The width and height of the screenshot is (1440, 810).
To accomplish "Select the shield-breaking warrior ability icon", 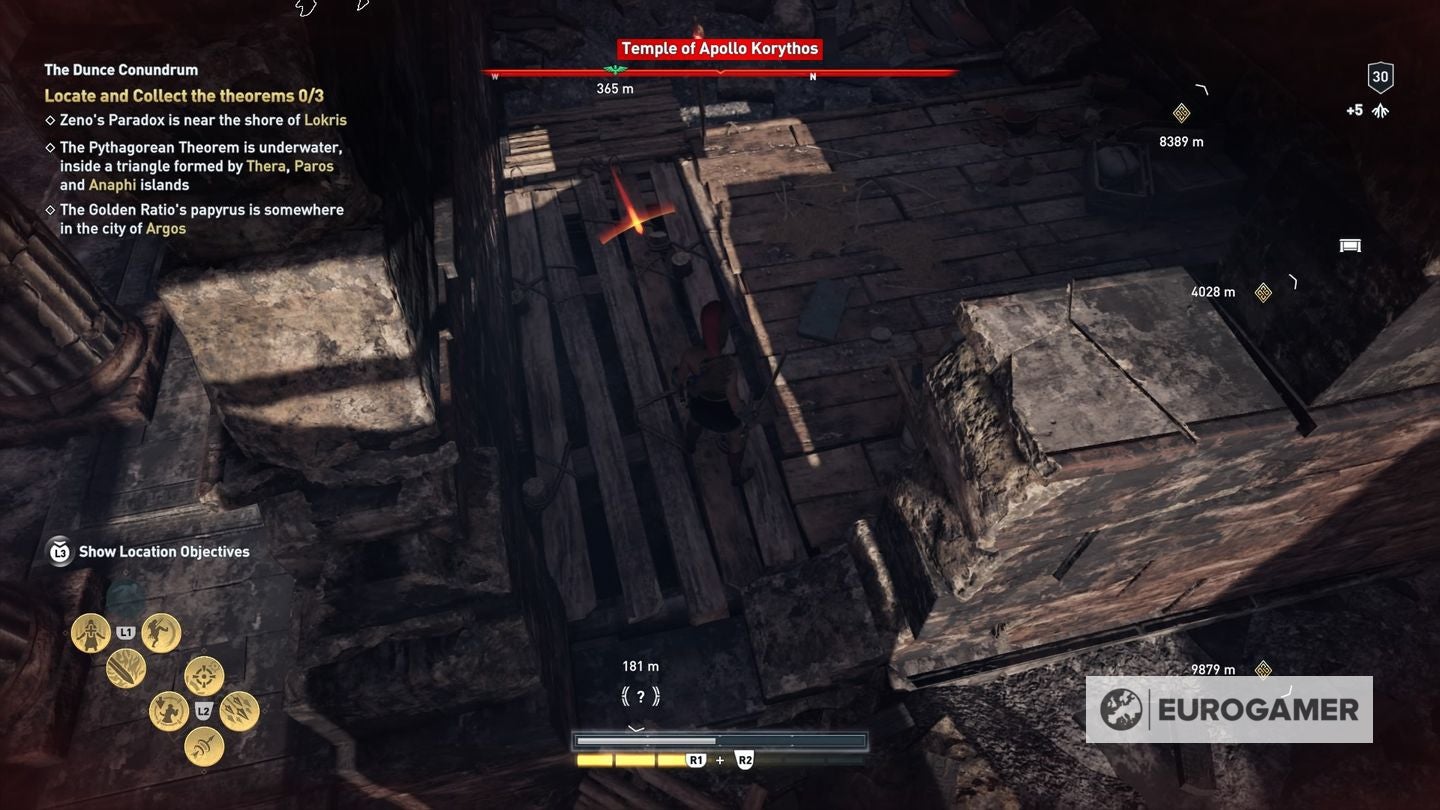I will click(x=167, y=711).
